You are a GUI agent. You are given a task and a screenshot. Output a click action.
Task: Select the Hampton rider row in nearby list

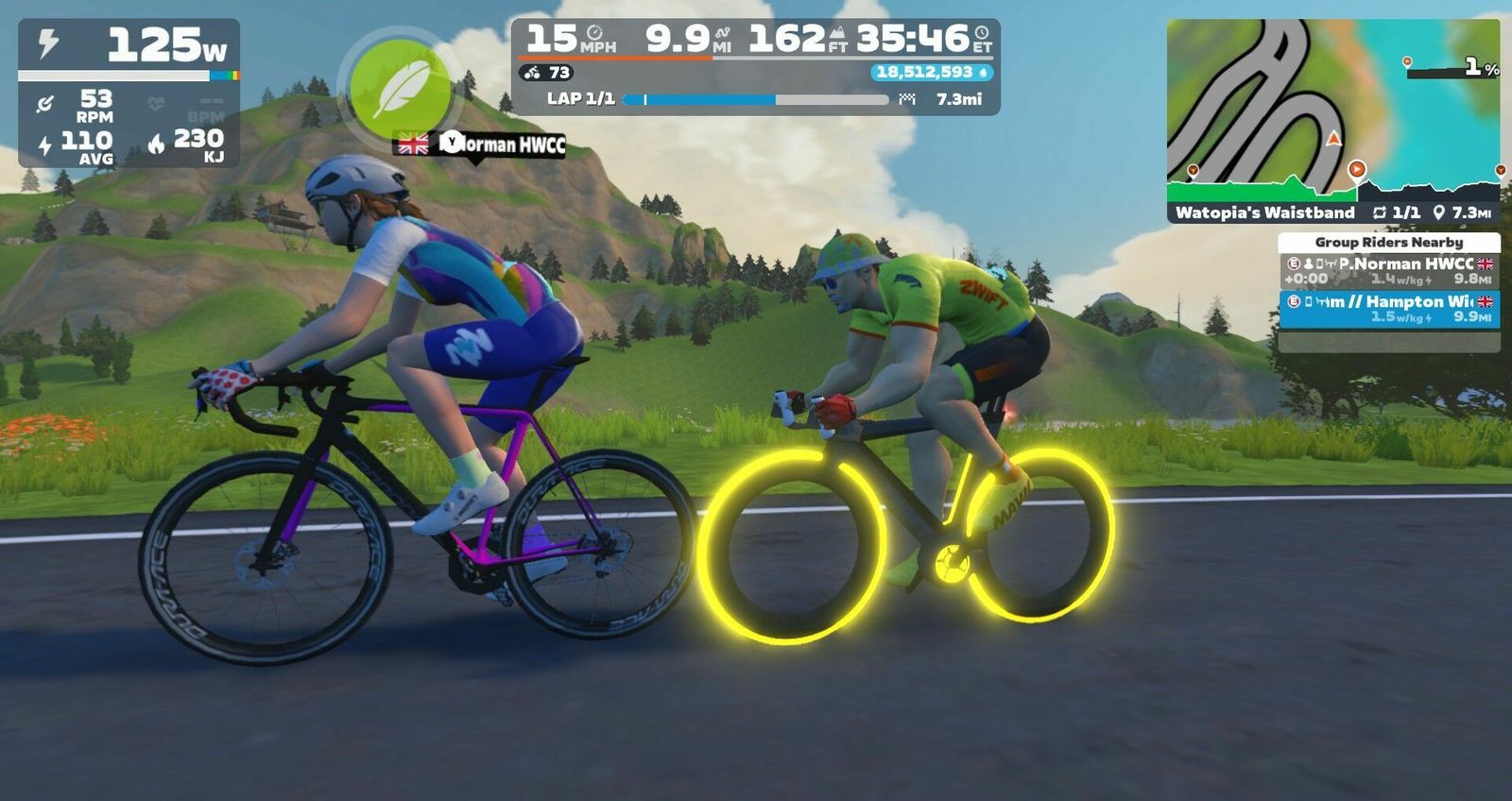point(1388,309)
